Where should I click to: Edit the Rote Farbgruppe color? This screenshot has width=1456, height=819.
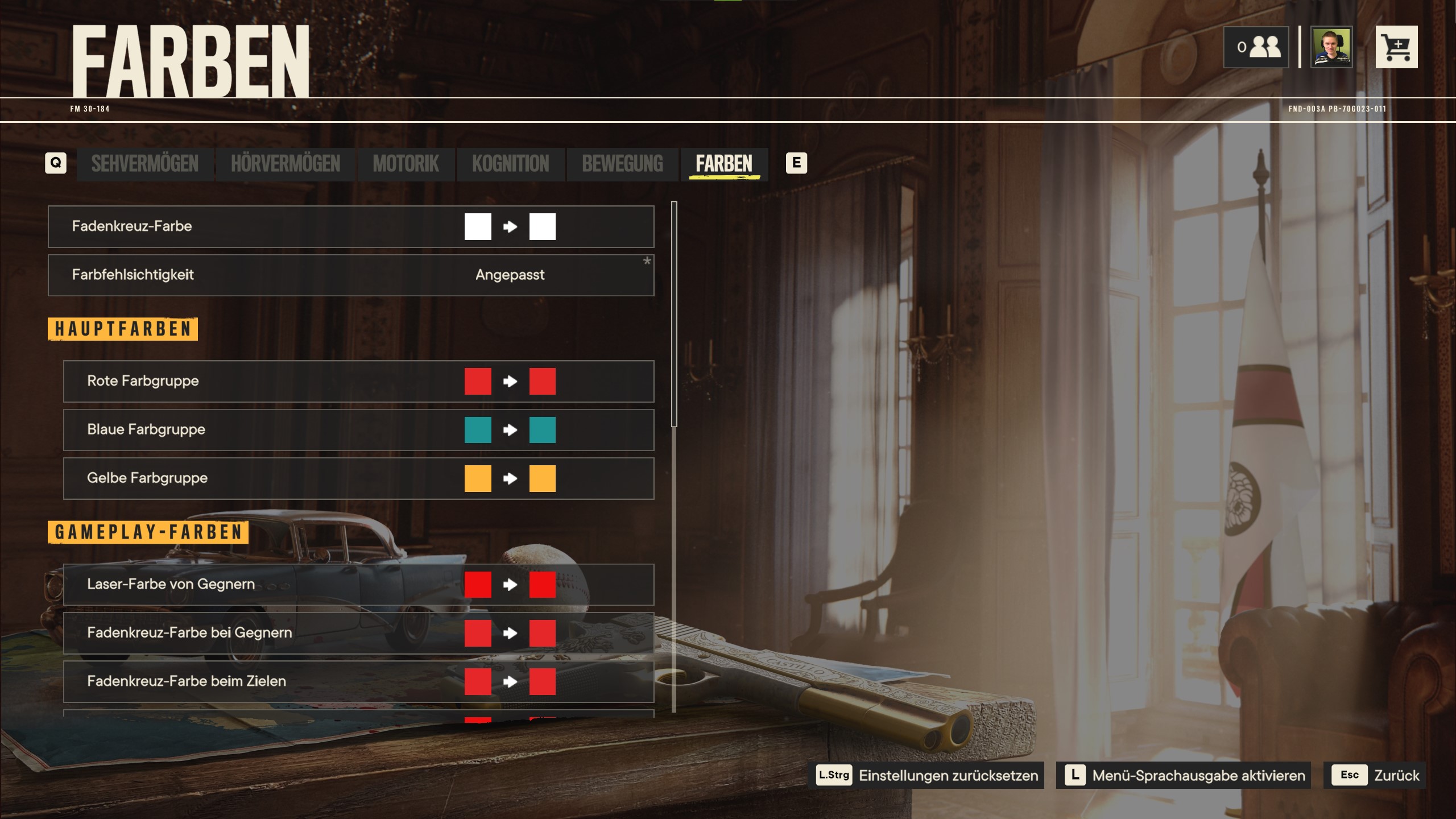pos(358,381)
